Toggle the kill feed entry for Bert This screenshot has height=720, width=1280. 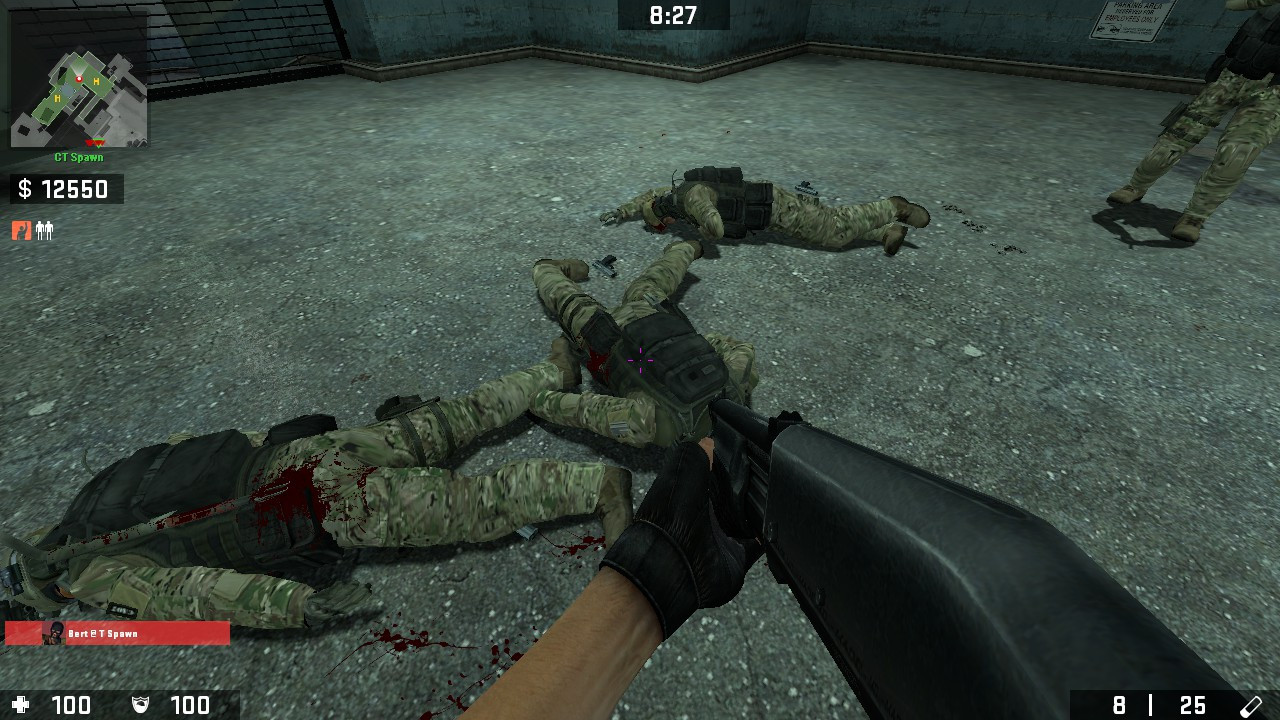tap(115, 633)
